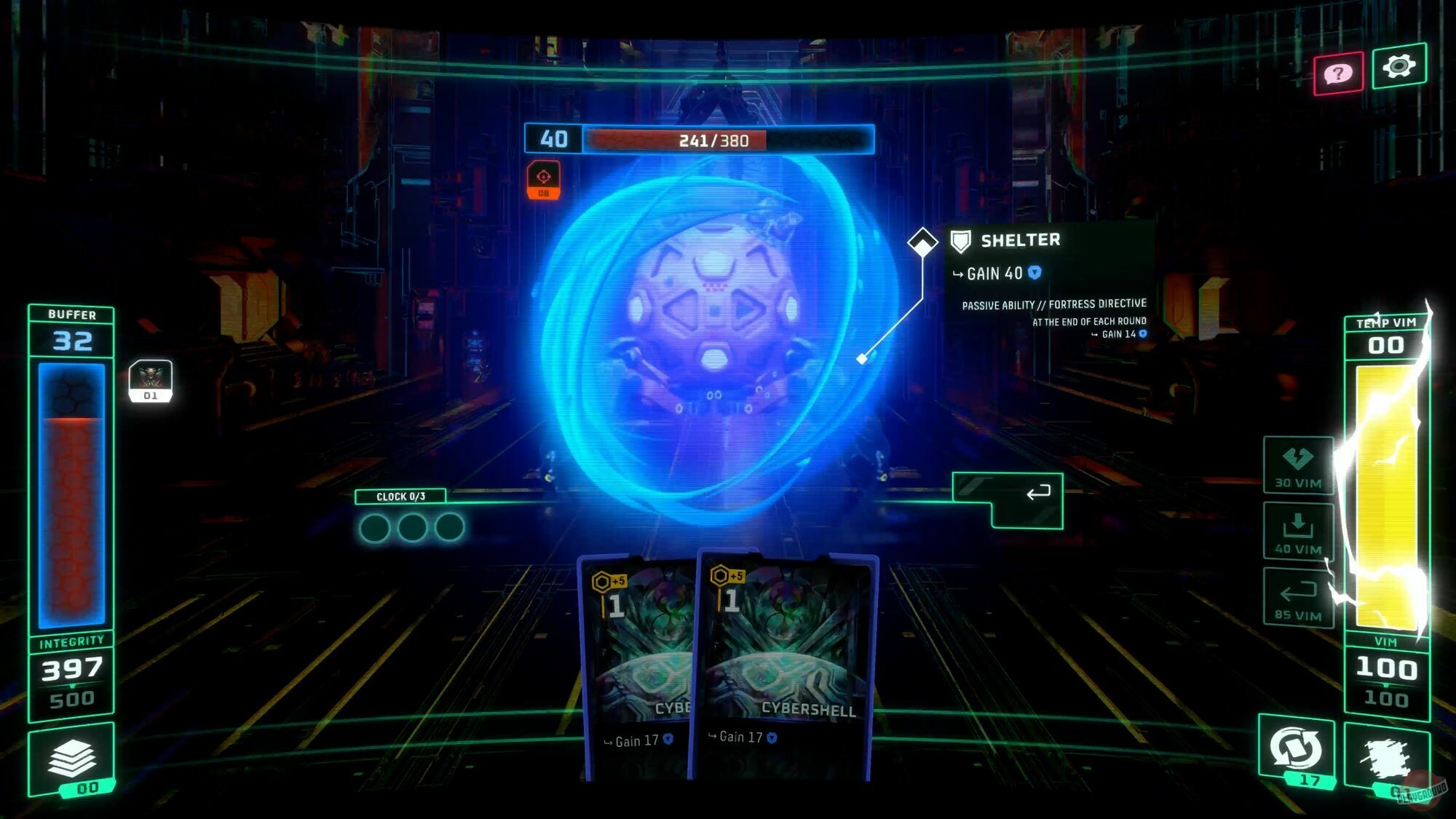This screenshot has width=1456, height=819.
Task: Open the settings gear menu
Action: click(x=1401, y=66)
